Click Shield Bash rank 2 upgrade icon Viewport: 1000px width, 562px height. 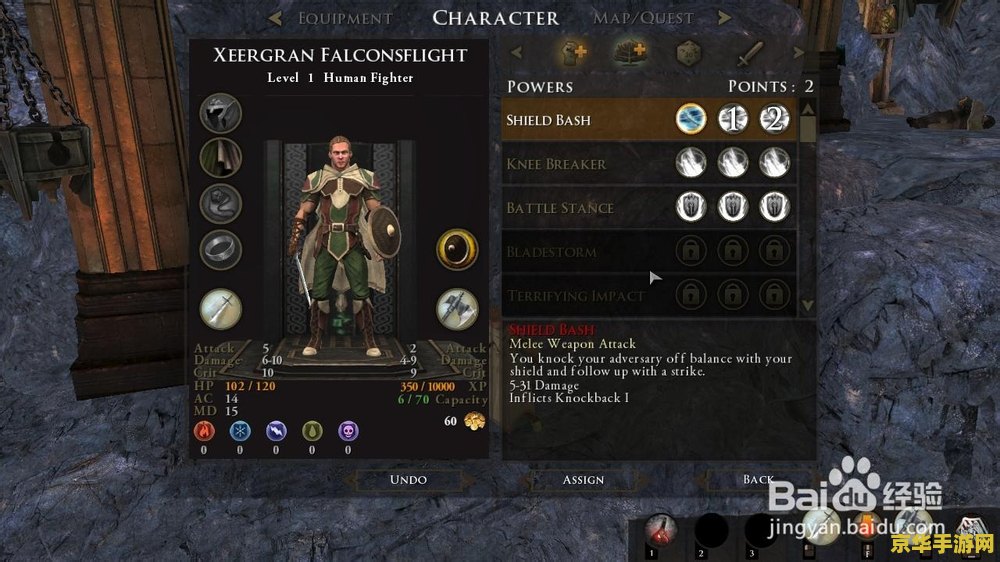click(x=776, y=120)
